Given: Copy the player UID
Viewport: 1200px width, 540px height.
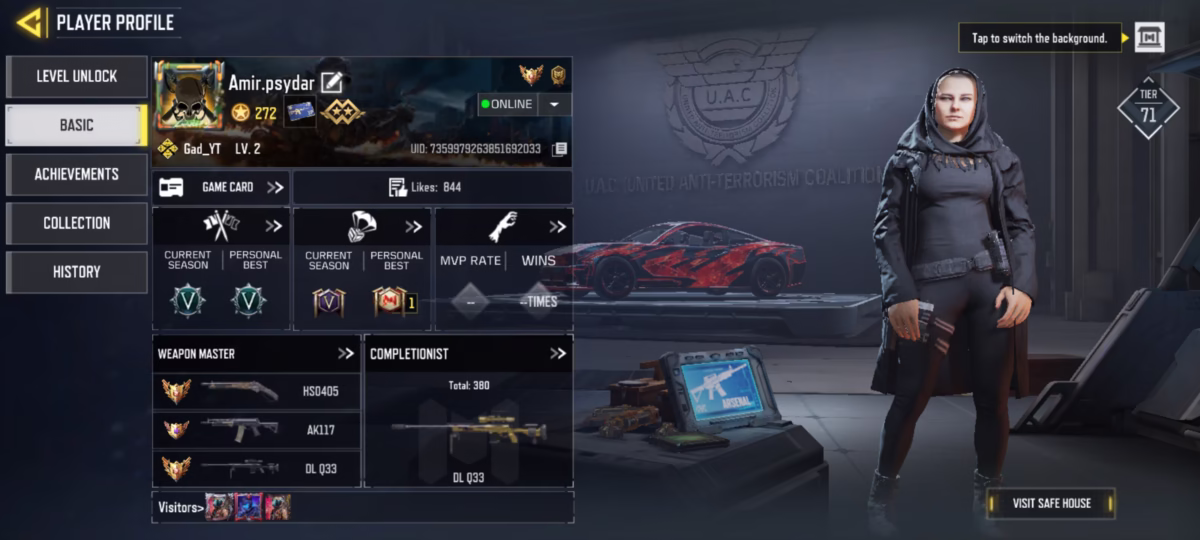Looking at the screenshot, I should 560,149.
